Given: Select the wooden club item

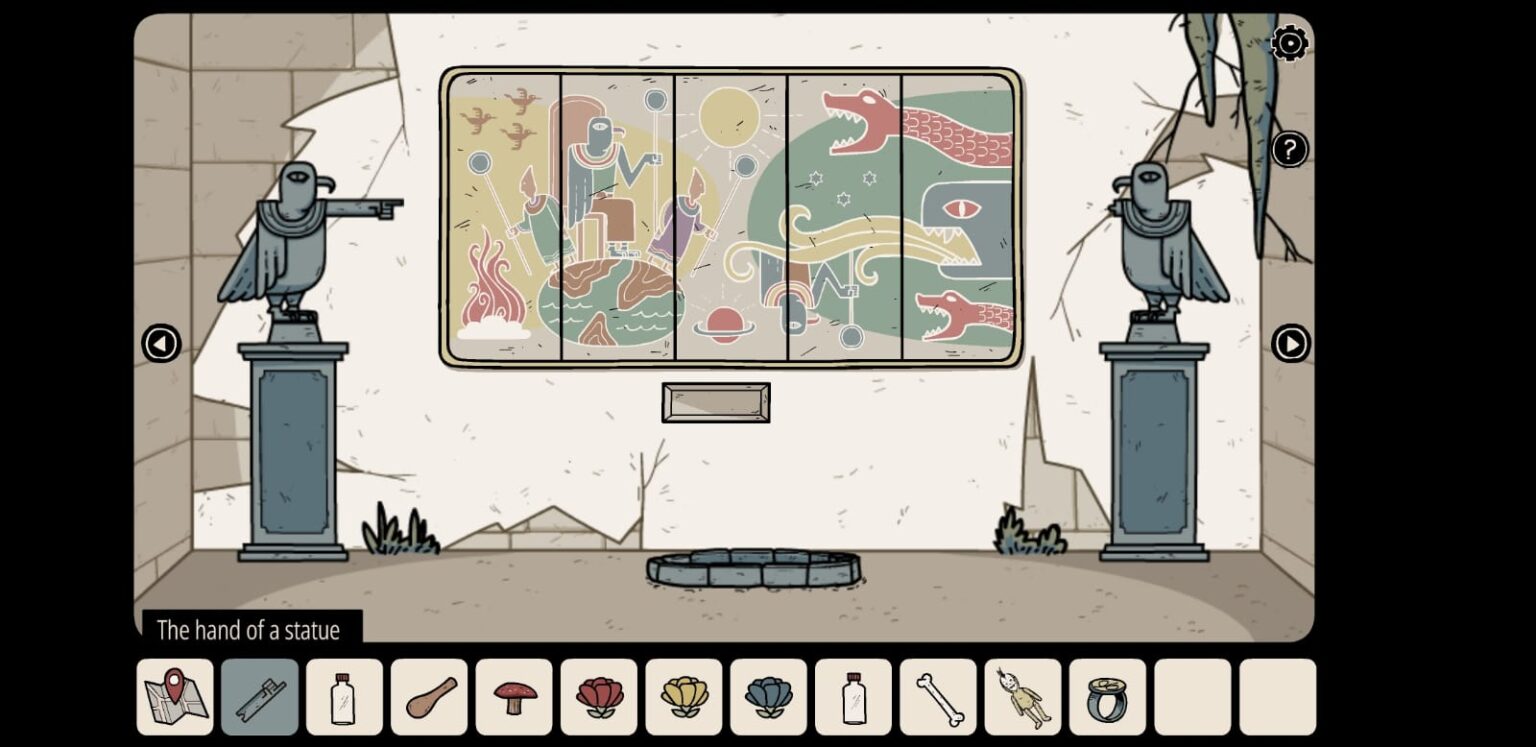Looking at the screenshot, I should 428,696.
